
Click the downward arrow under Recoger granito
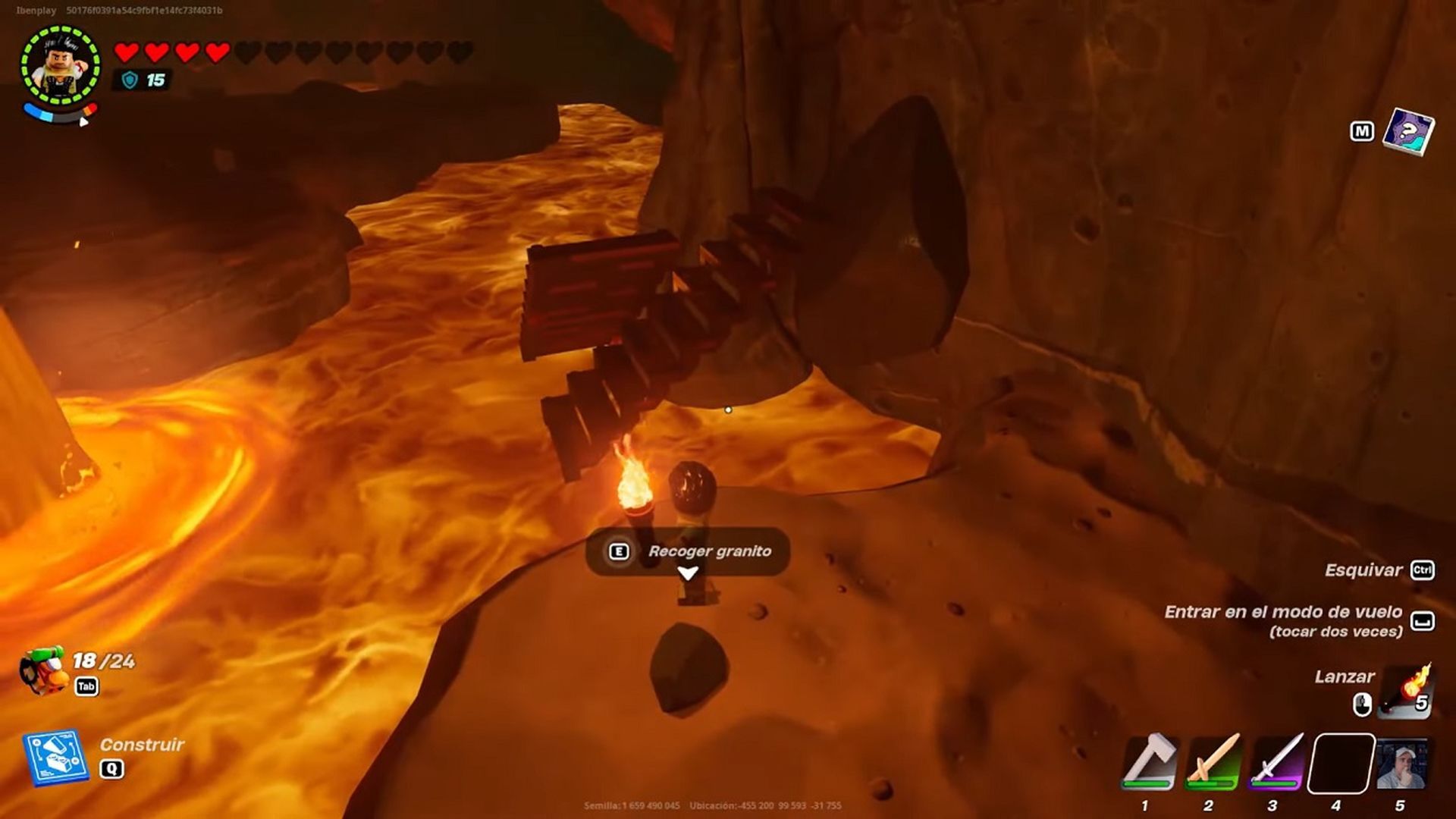click(x=688, y=574)
